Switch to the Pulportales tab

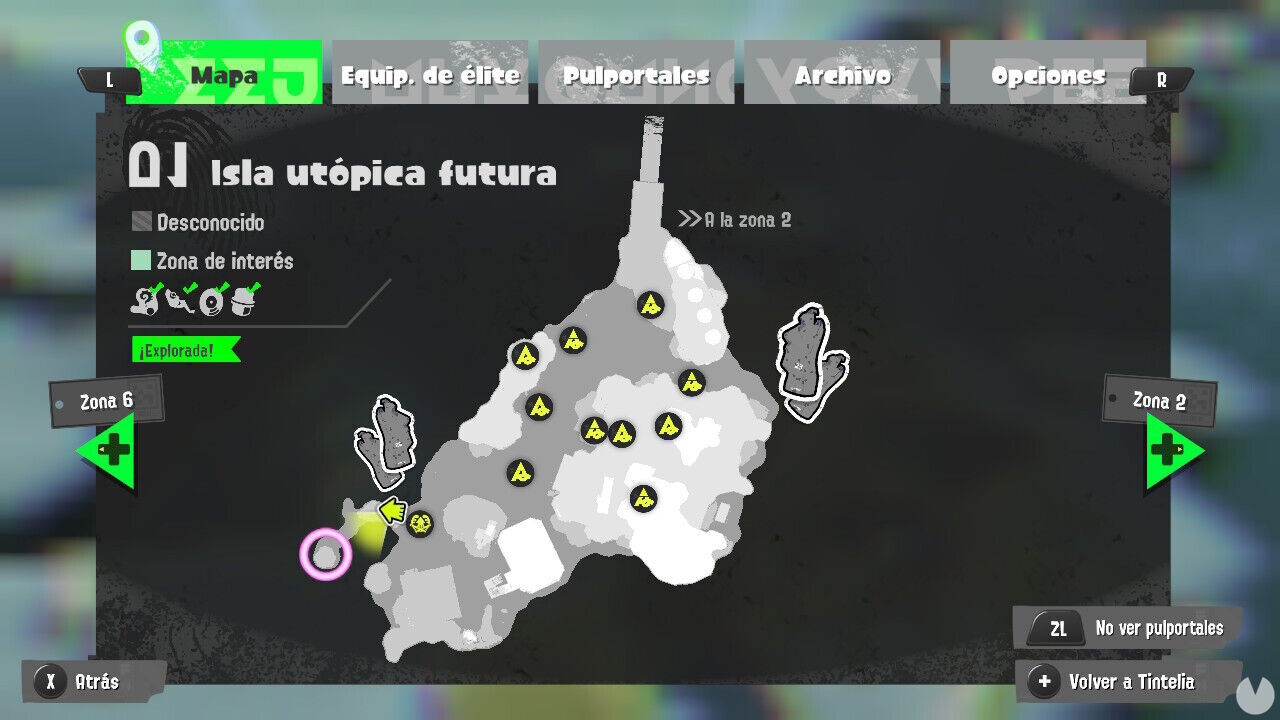[x=637, y=73]
